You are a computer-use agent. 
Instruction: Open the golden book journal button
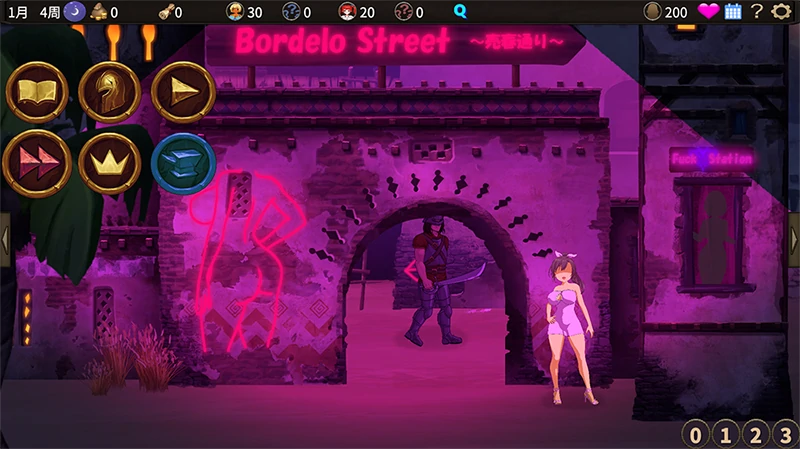pyautogui.click(x=37, y=92)
